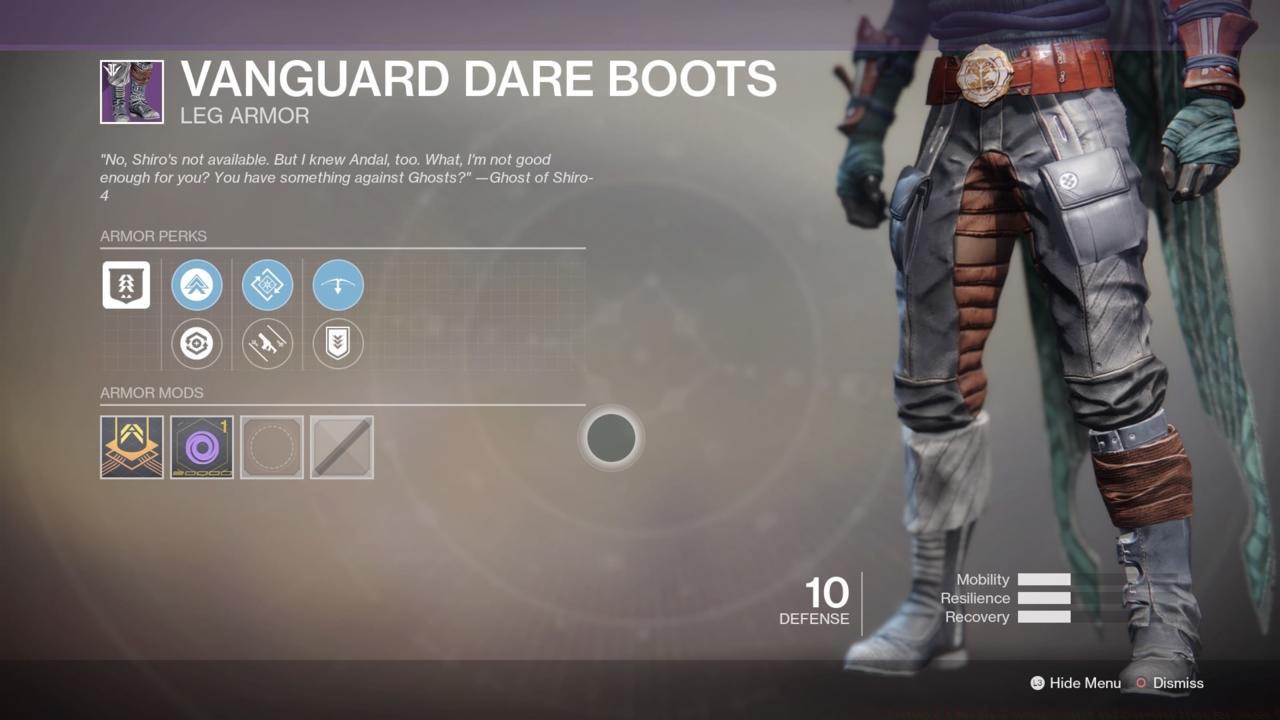Select the blue Traction perk icon
This screenshot has height=720, width=1280.
tap(337, 284)
